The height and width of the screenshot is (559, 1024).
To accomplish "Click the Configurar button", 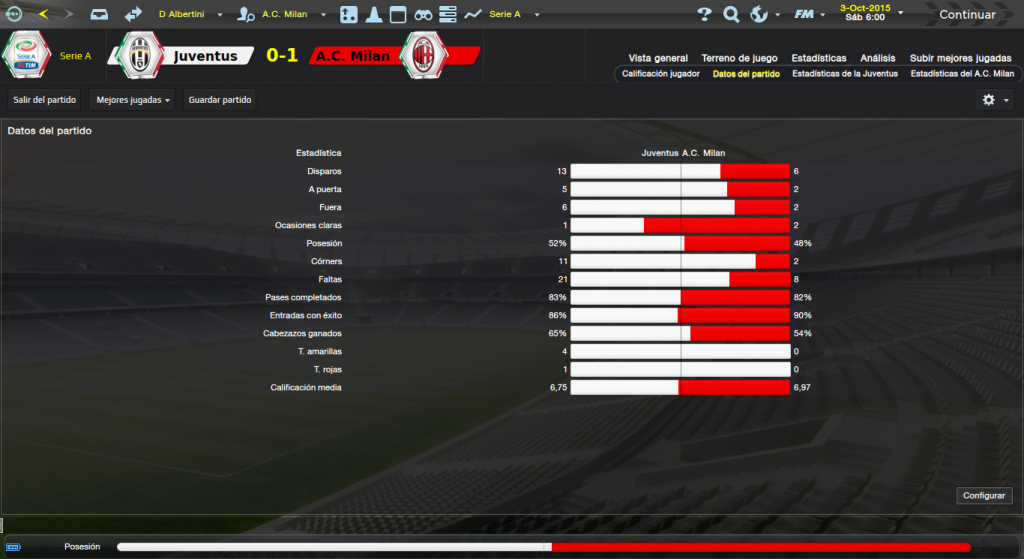I will coord(986,496).
